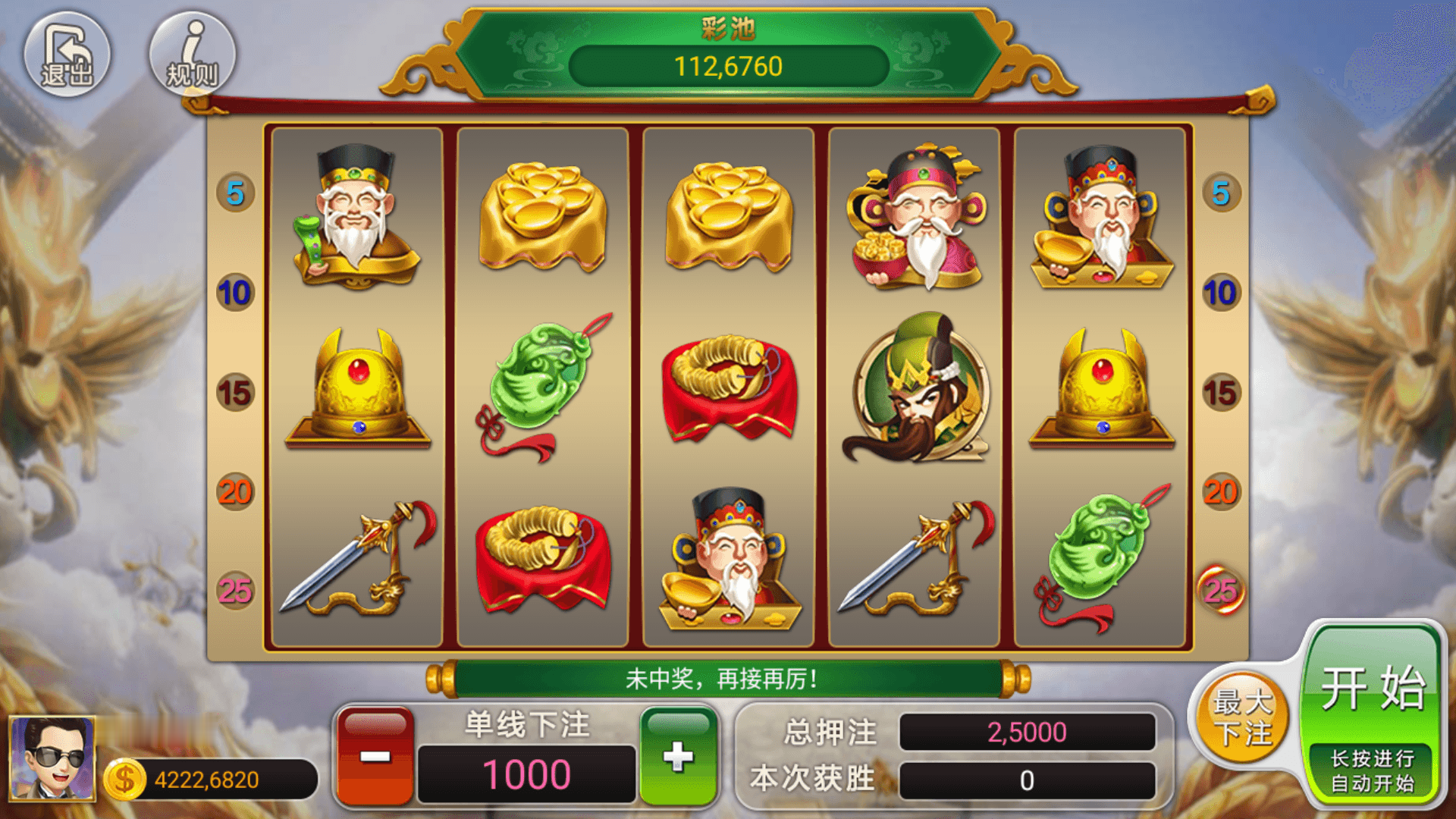This screenshot has width=1456, height=819.
Task: Tap the gold coin dollar icon
Action: 124,780
